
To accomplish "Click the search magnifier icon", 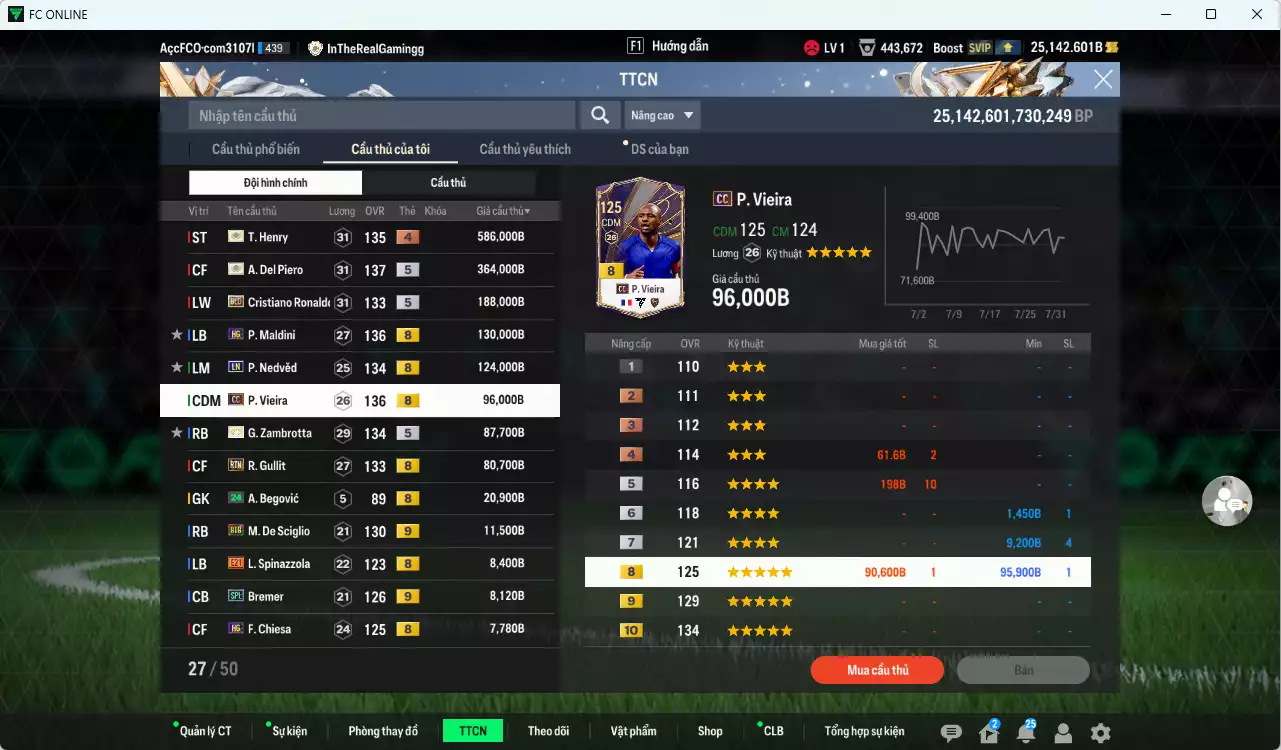I will [599, 115].
